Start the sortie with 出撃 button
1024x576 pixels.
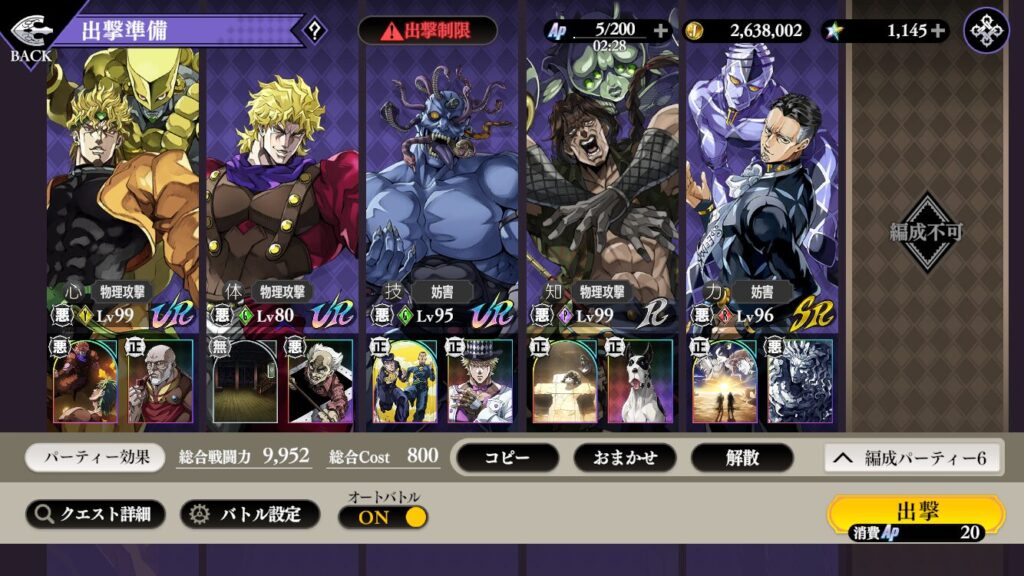916,516
